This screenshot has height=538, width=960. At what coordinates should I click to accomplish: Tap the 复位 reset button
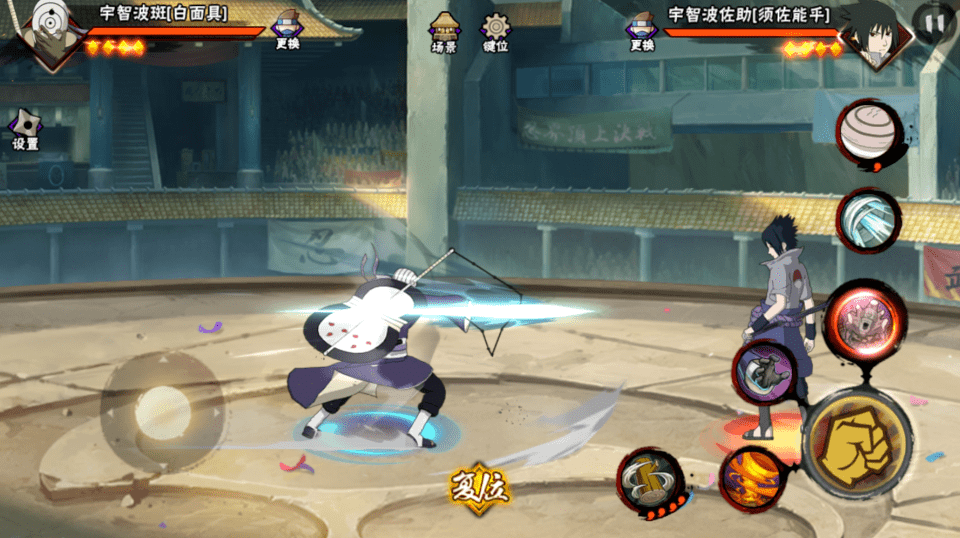coord(479,488)
